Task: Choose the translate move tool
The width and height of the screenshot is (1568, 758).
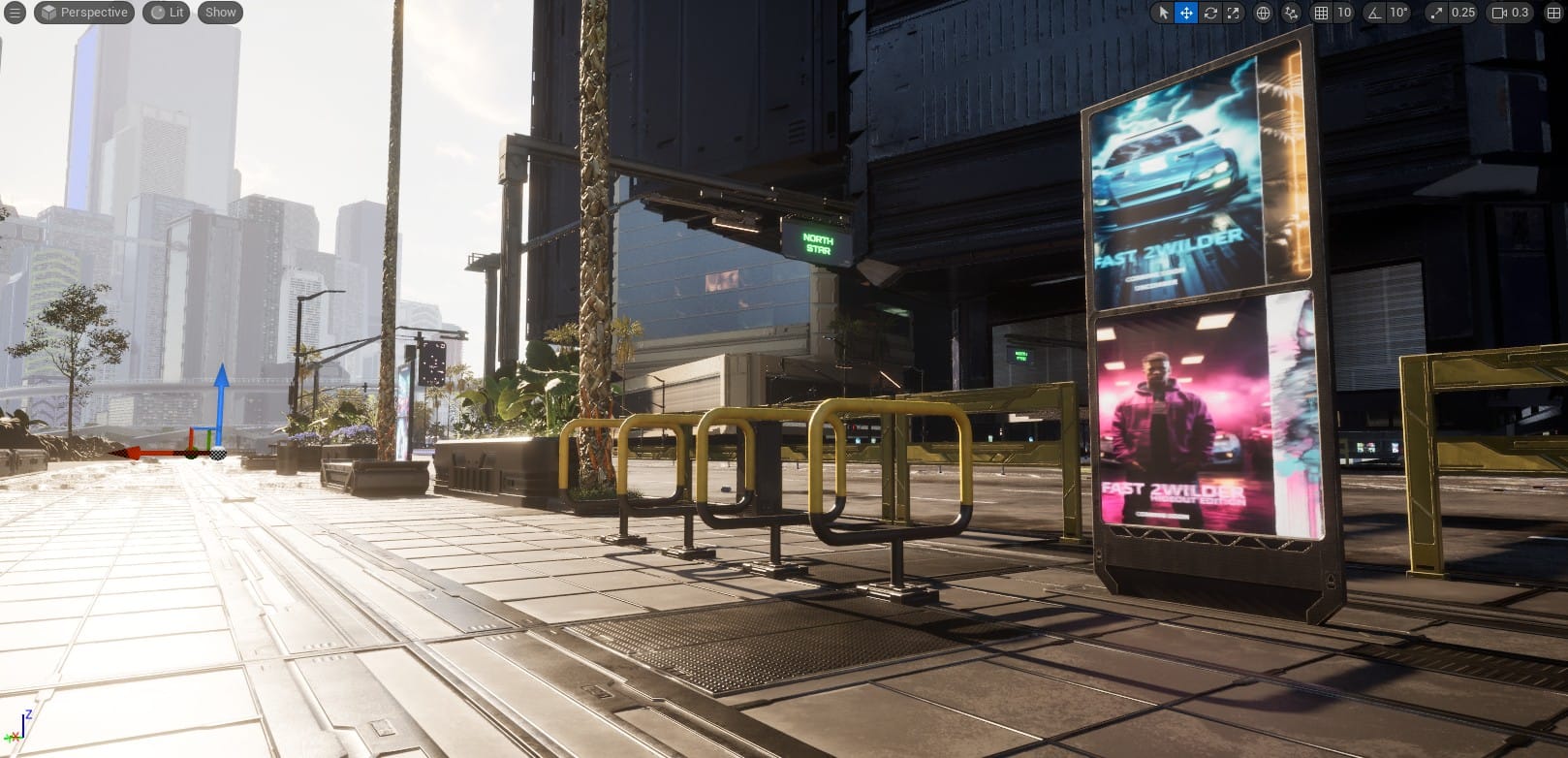Action: pyautogui.click(x=1186, y=13)
